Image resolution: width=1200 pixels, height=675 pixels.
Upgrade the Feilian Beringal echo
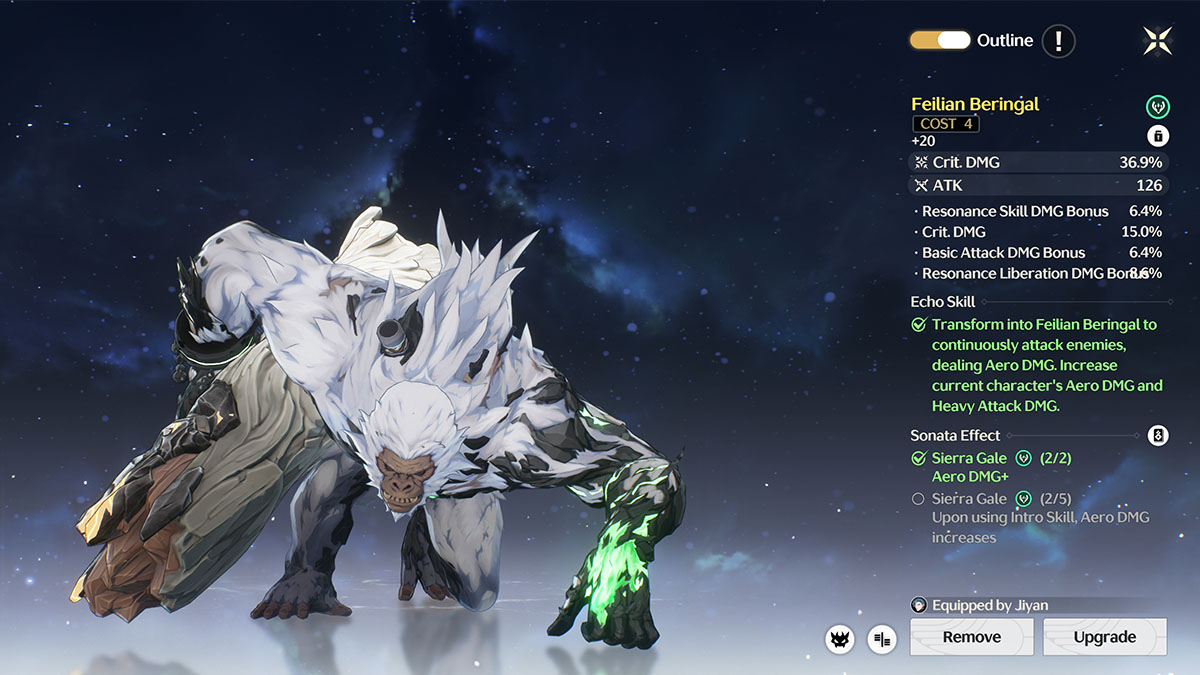point(1104,637)
